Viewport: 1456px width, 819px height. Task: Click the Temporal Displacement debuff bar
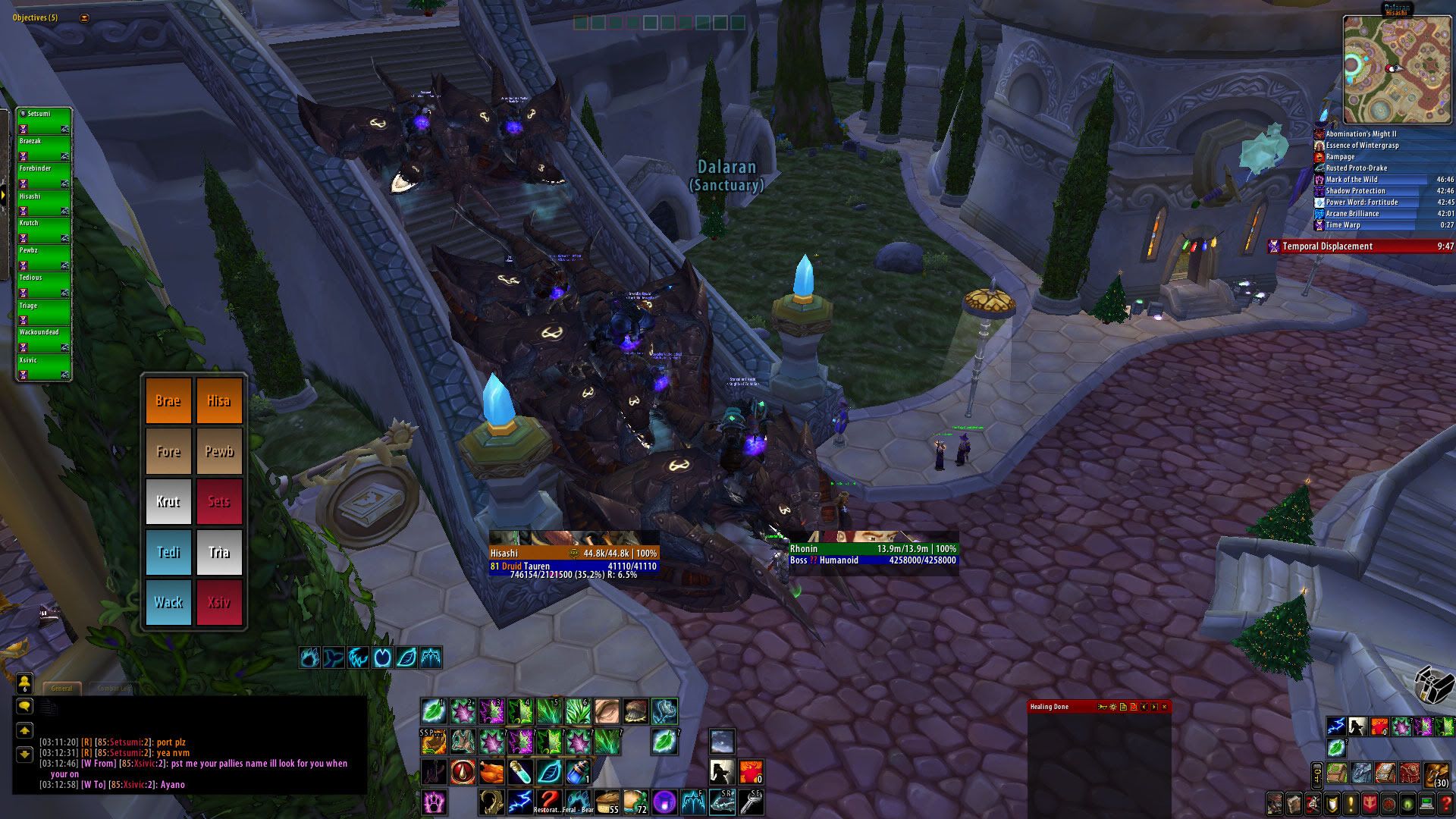[x=1361, y=246]
